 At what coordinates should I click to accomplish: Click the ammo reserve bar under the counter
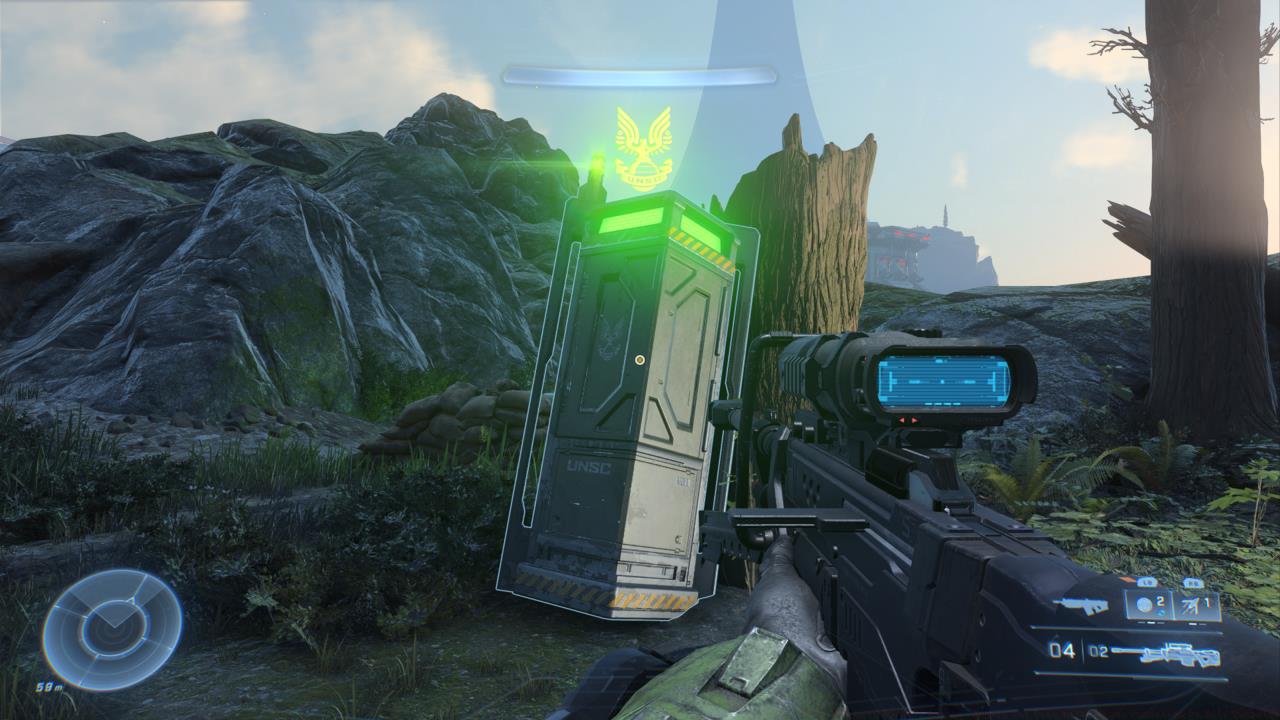tap(1132, 675)
